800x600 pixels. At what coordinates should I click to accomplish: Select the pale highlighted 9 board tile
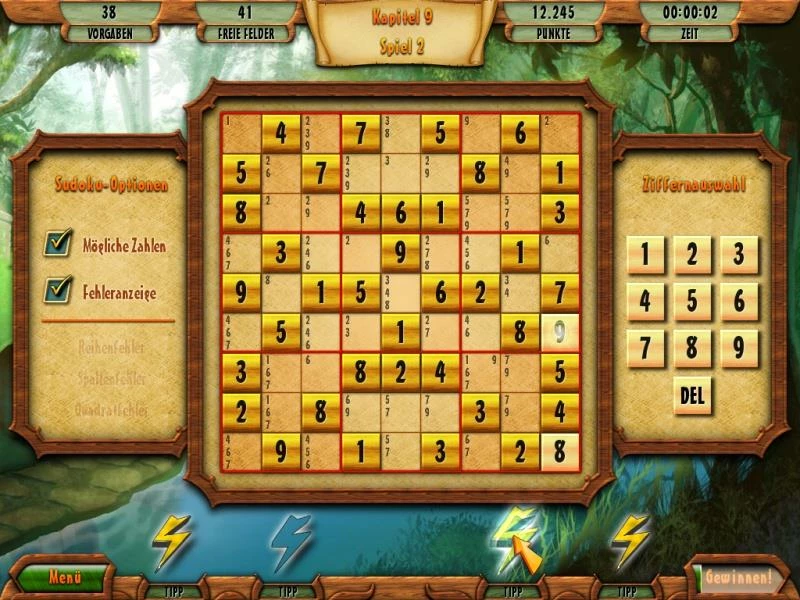tap(560, 331)
